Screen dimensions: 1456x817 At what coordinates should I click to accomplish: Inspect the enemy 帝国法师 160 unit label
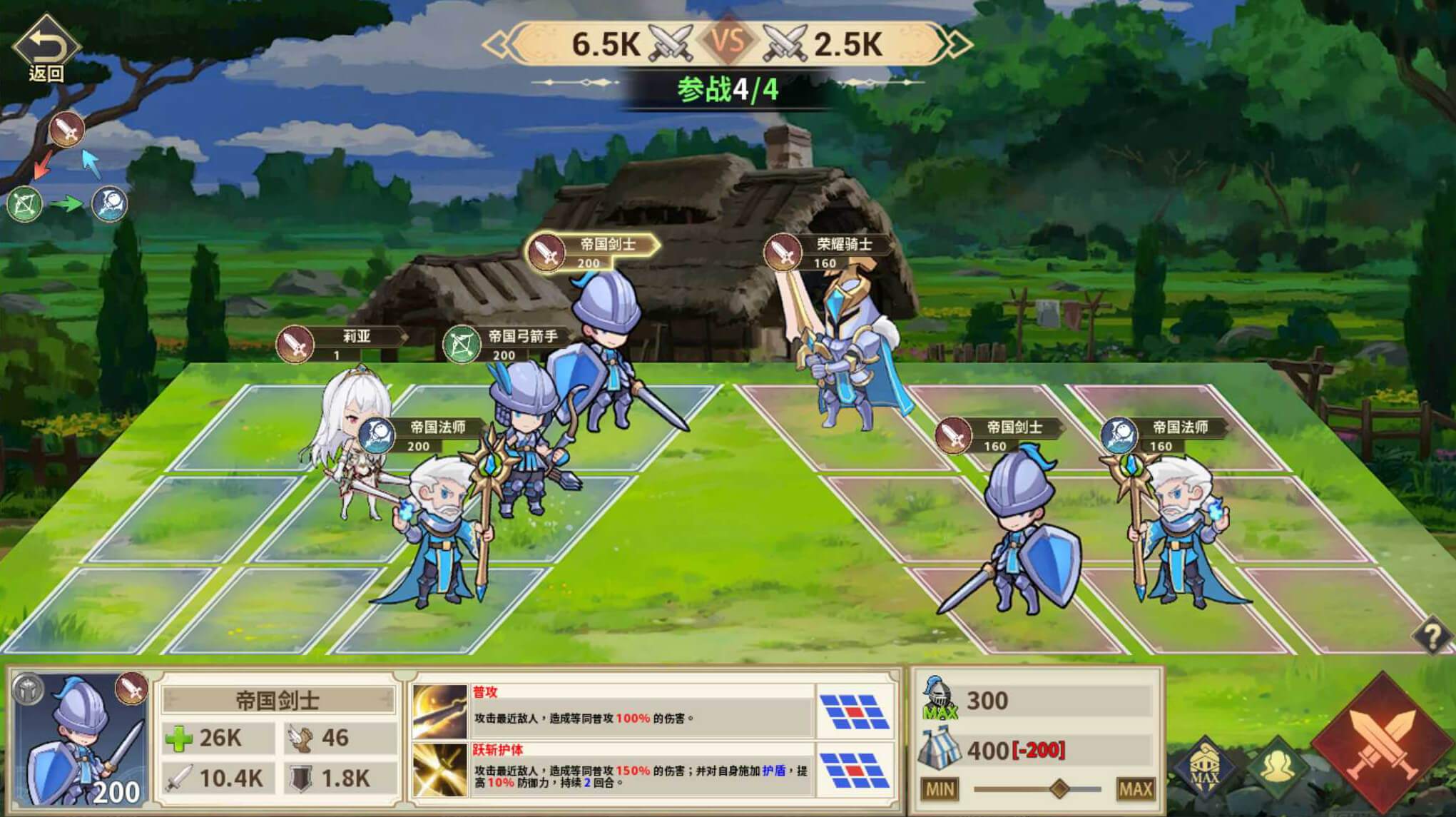1166,435
